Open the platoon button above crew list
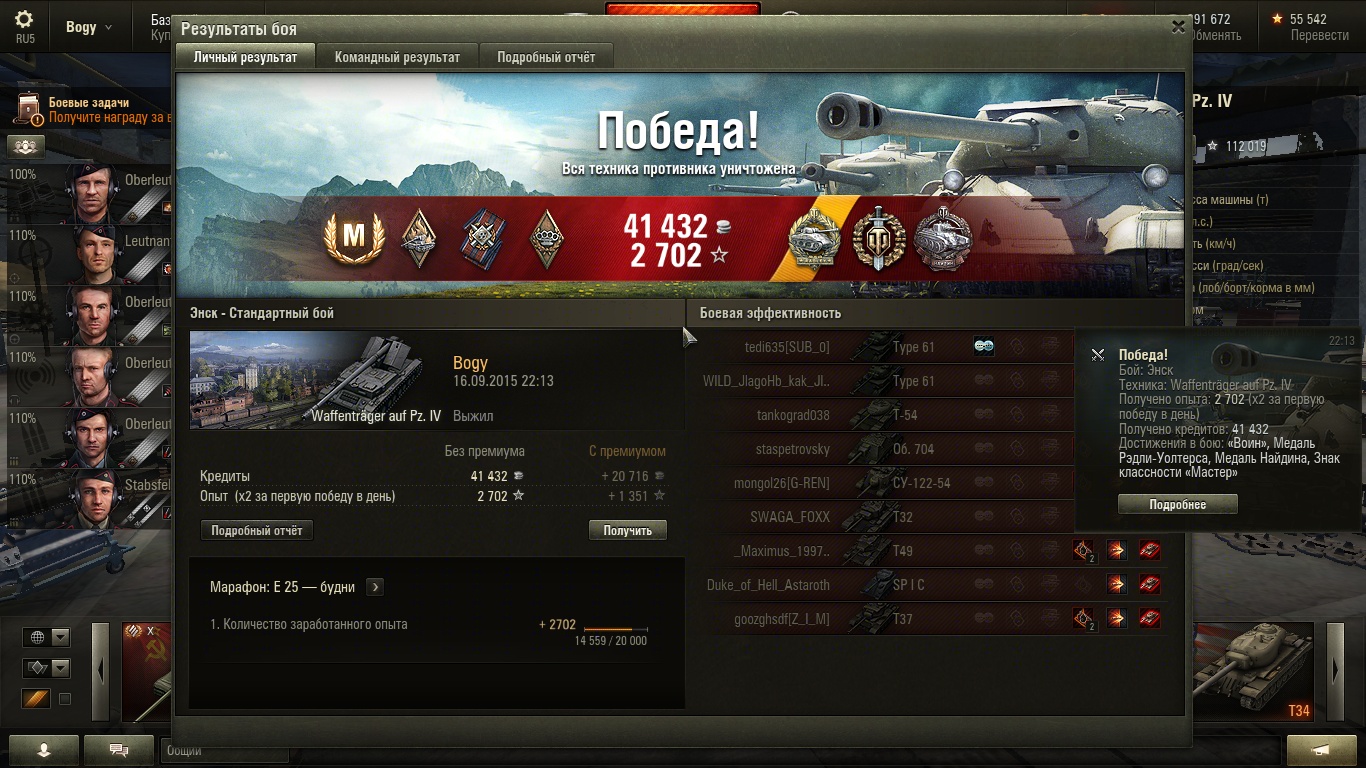 [25, 146]
